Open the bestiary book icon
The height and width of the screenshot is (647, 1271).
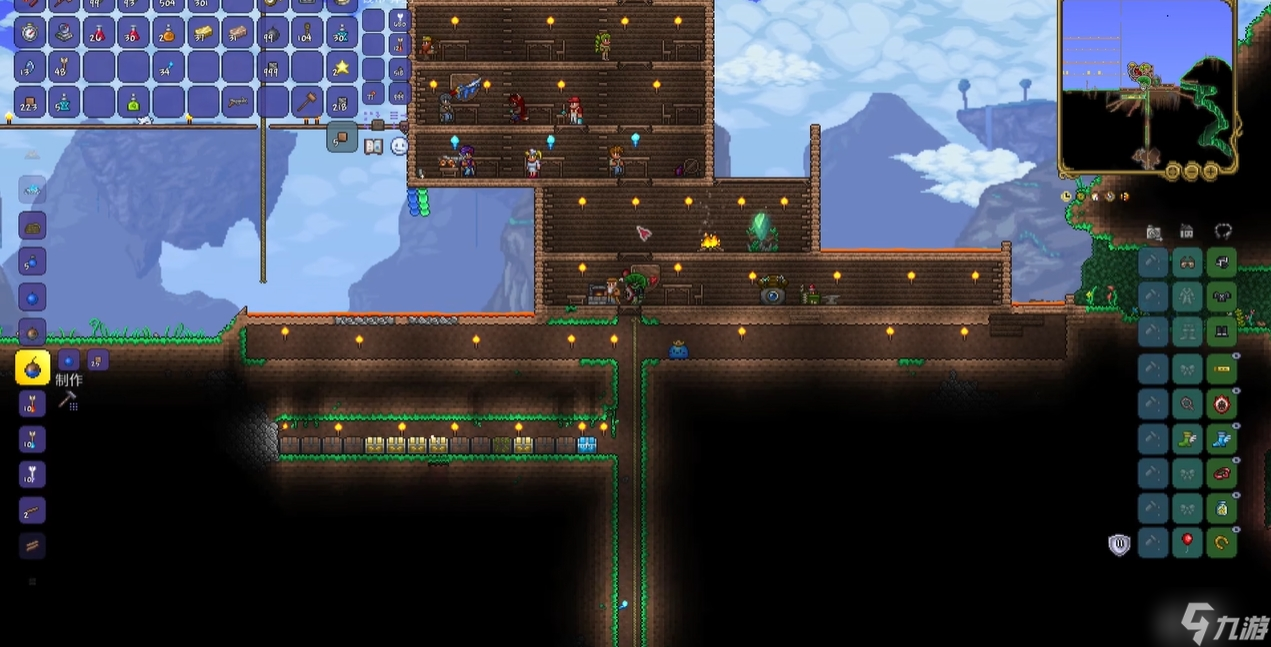pyautogui.click(x=374, y=147)
